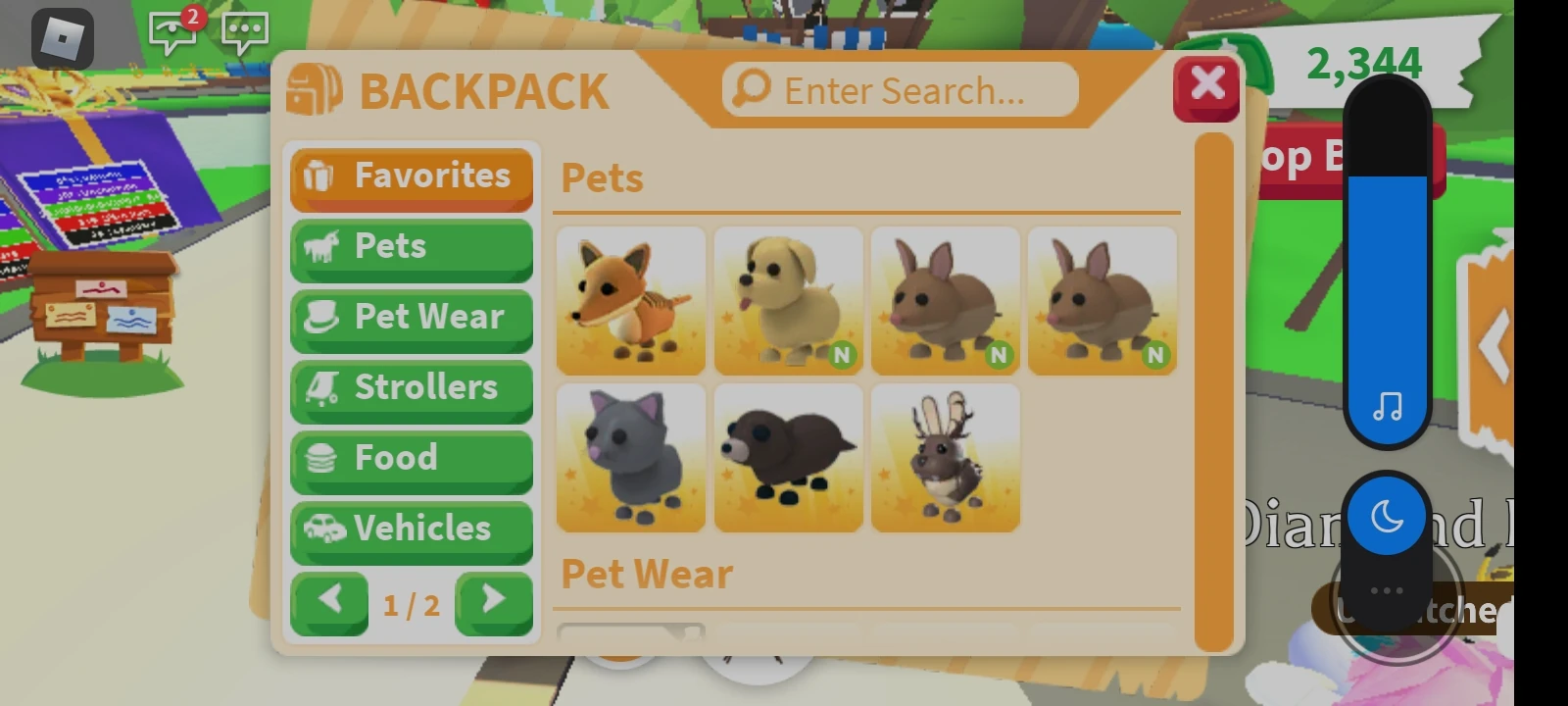This screenshot has width=1568, height=706.
Task: Open the Food category
Action: click(412, 458)
